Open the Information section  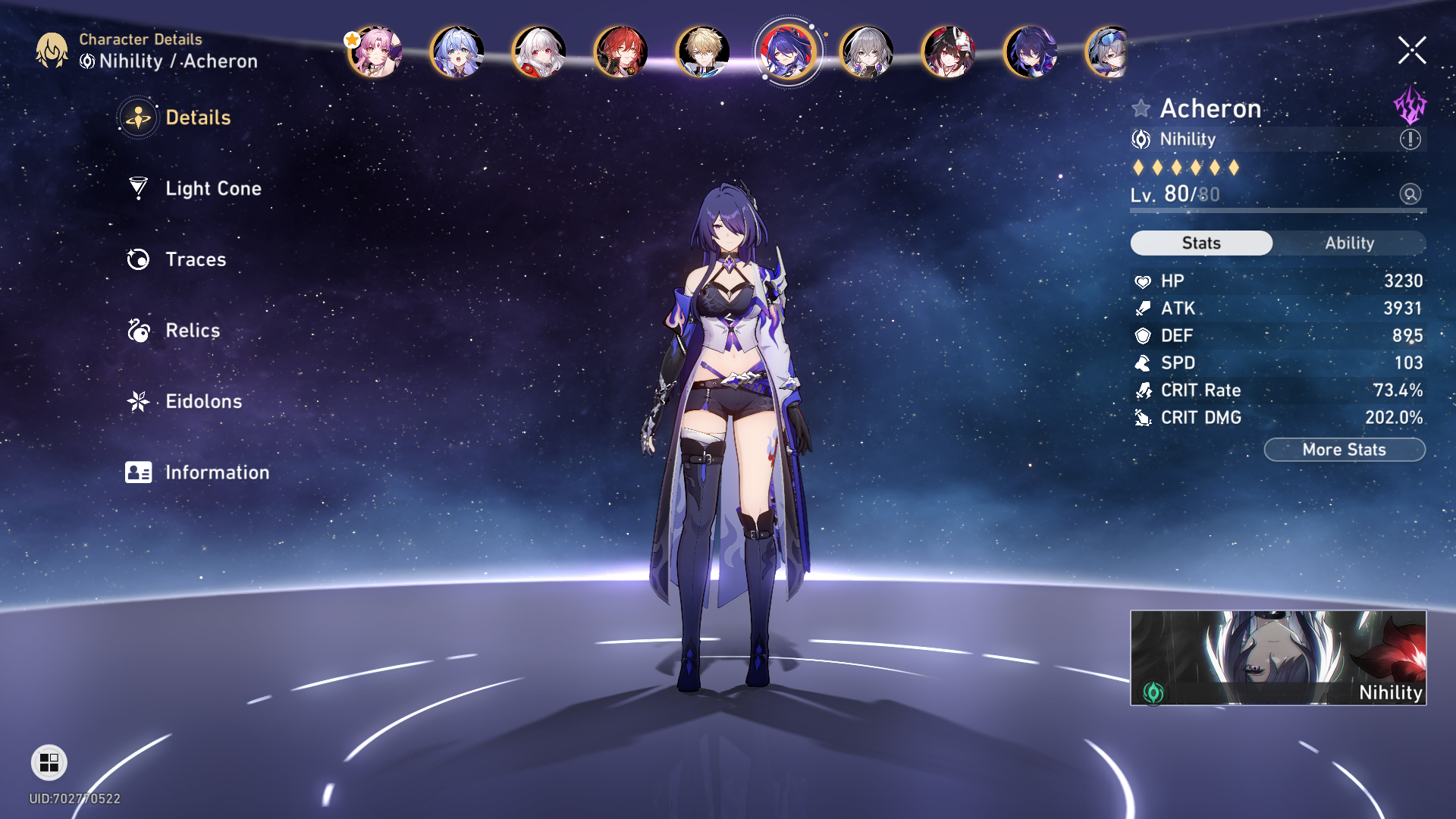point(216,472)
